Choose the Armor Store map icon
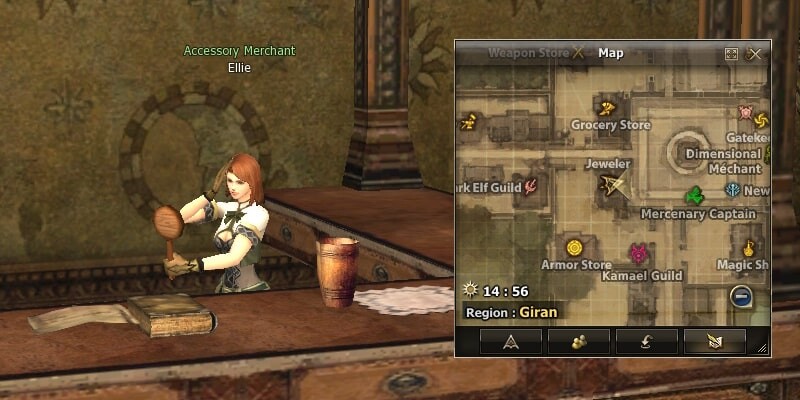This screenshot has width=800, height=400. click(x=574, y=247)
